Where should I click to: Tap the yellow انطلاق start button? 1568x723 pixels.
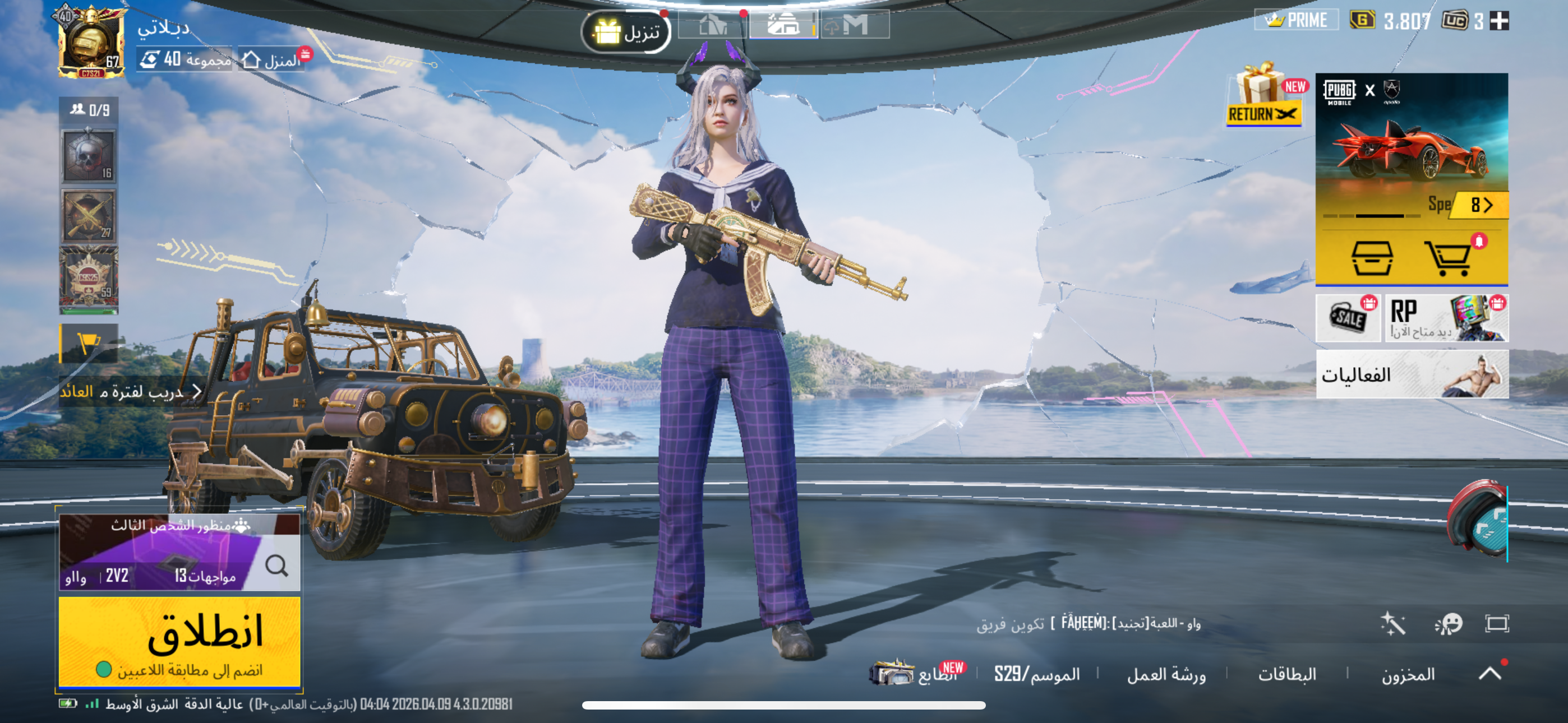[179, 641]
